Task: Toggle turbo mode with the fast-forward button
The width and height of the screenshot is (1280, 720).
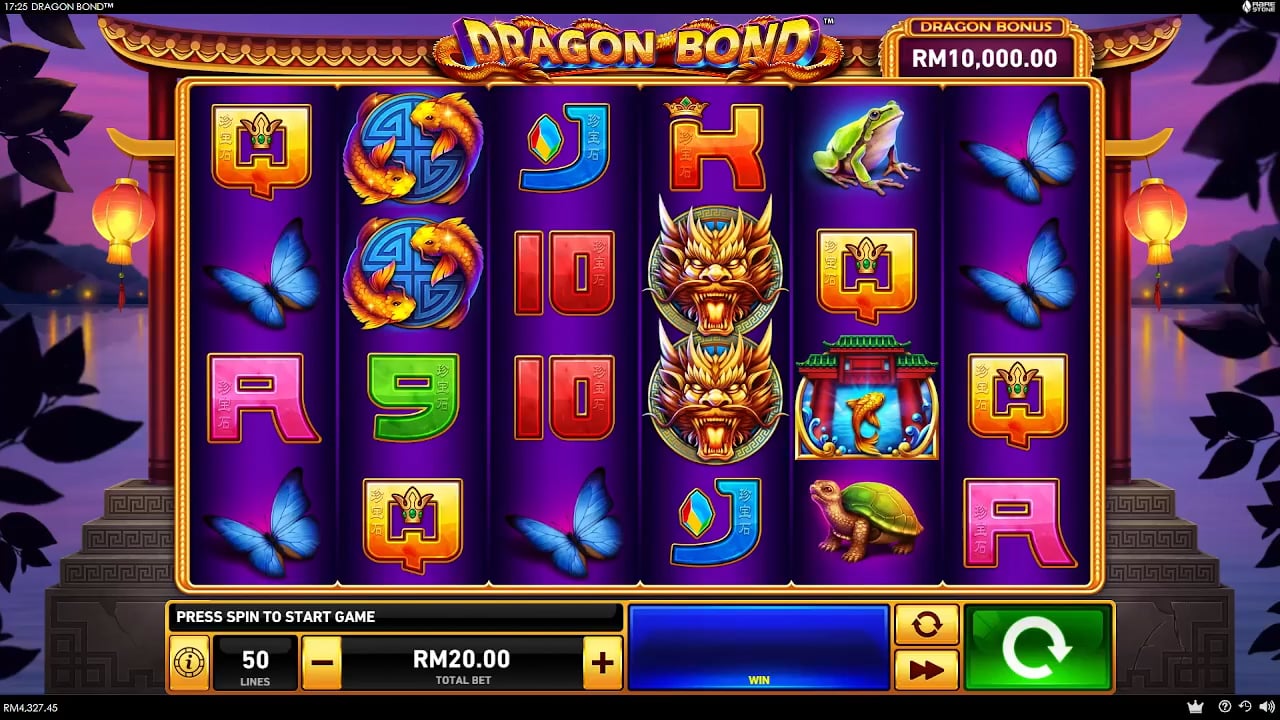Action: (x=926, y=669)
